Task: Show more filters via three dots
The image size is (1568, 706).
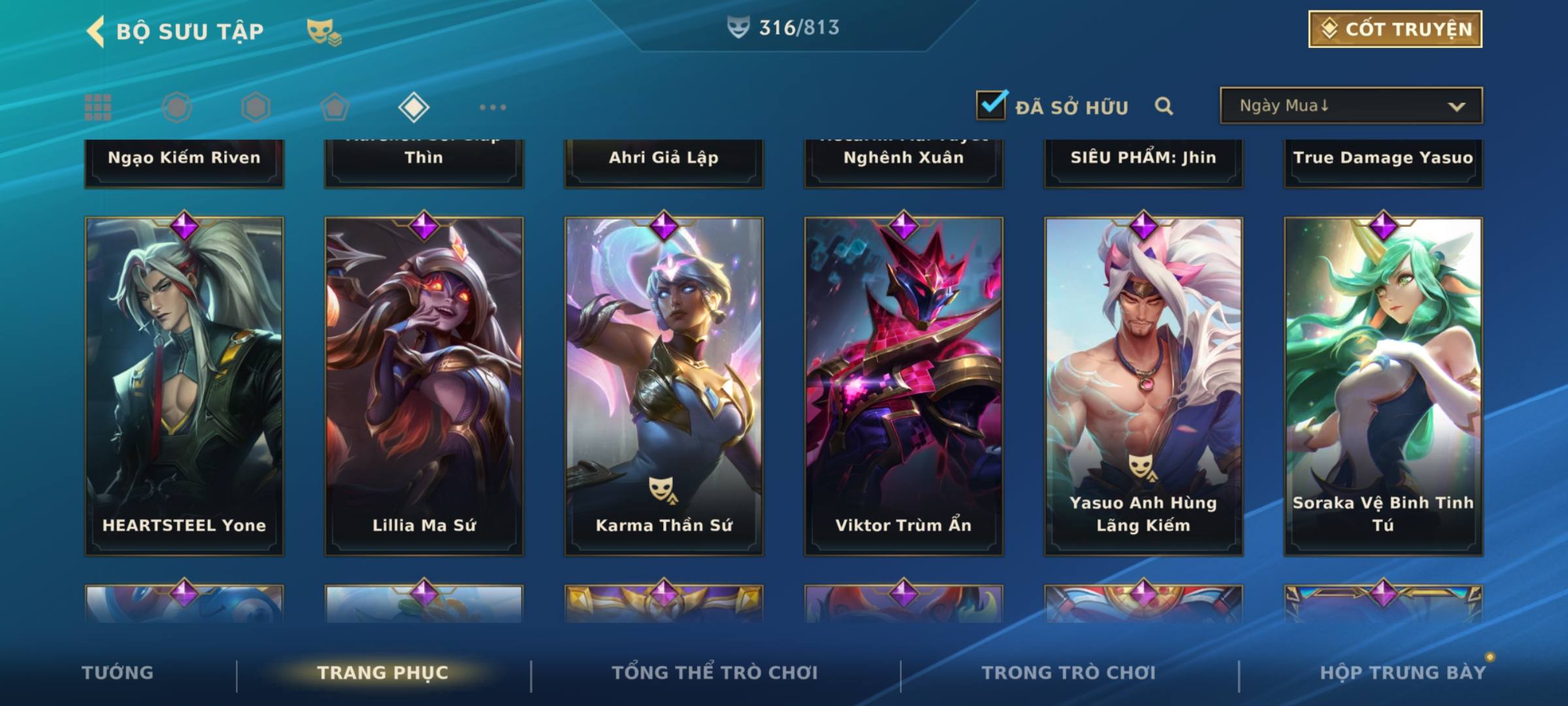Action: pos(493,107)
